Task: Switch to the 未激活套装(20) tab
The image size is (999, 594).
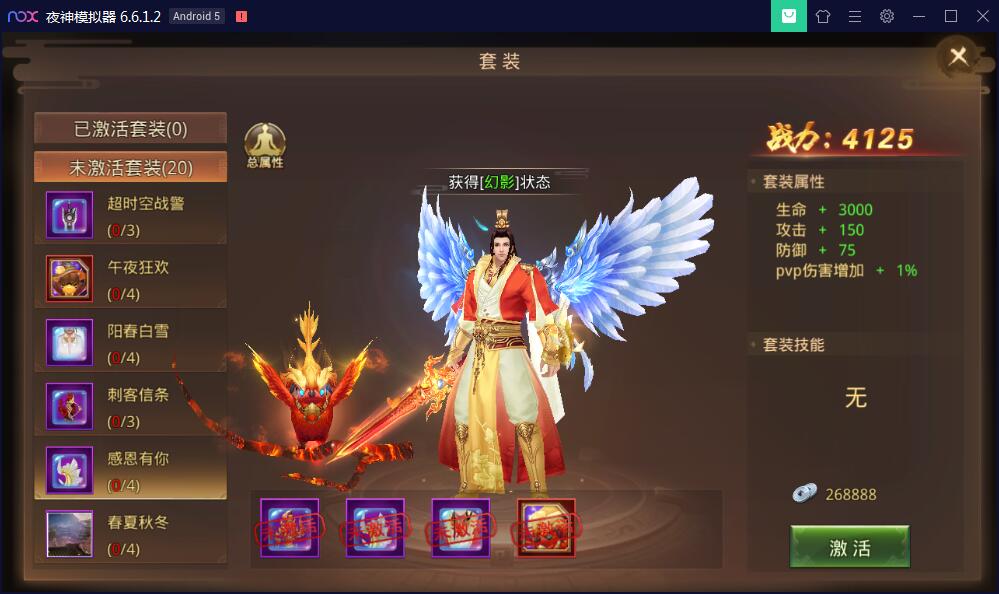Action: tap(130, 167)
